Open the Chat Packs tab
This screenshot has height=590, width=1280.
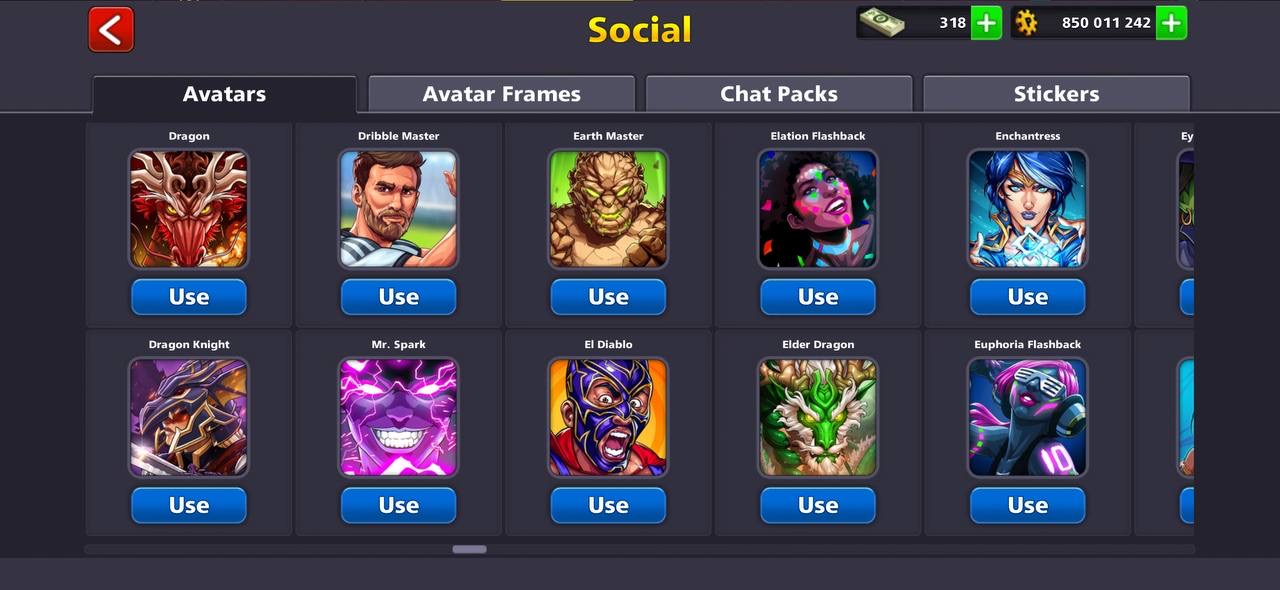pos(779,94)
